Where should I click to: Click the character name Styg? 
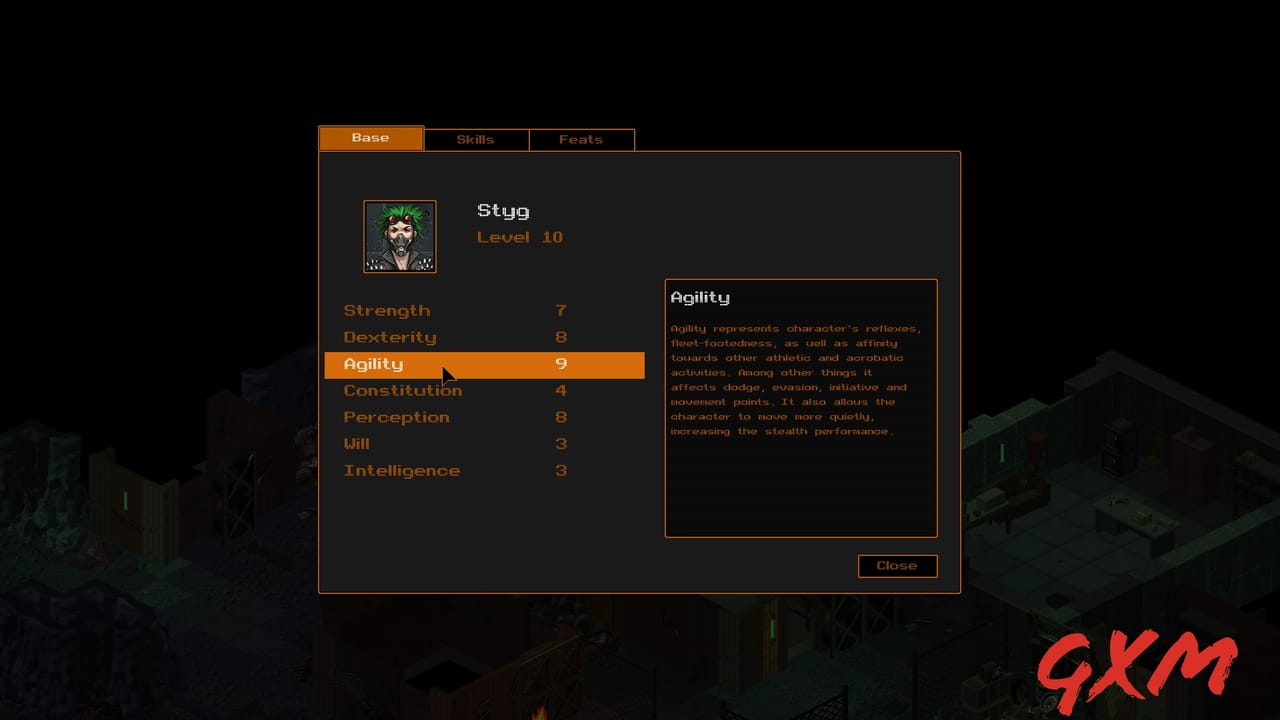pyautogui.click(x=503, y=211)
